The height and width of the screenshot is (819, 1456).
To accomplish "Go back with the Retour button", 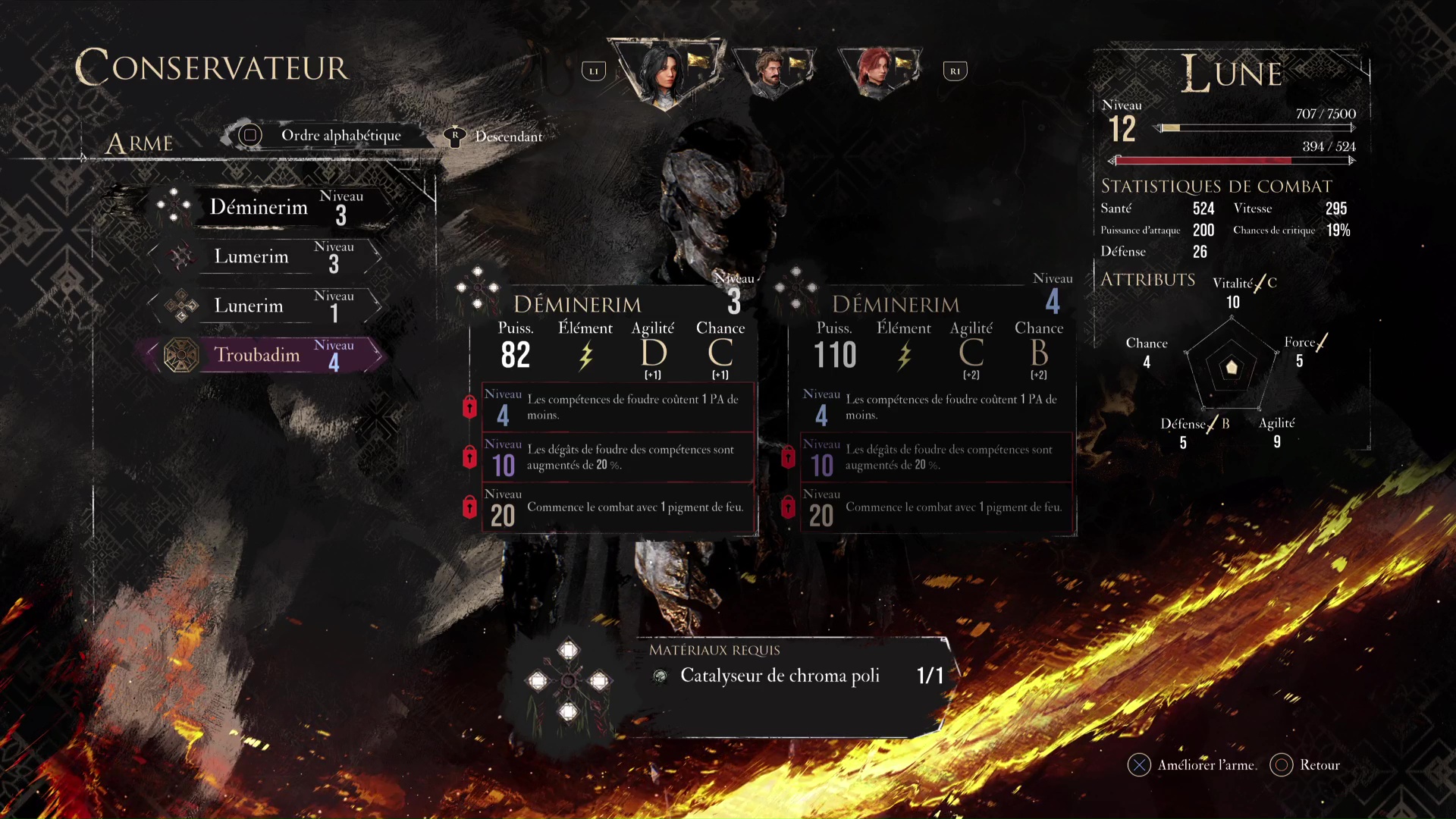I will [x=1306, y=765].
